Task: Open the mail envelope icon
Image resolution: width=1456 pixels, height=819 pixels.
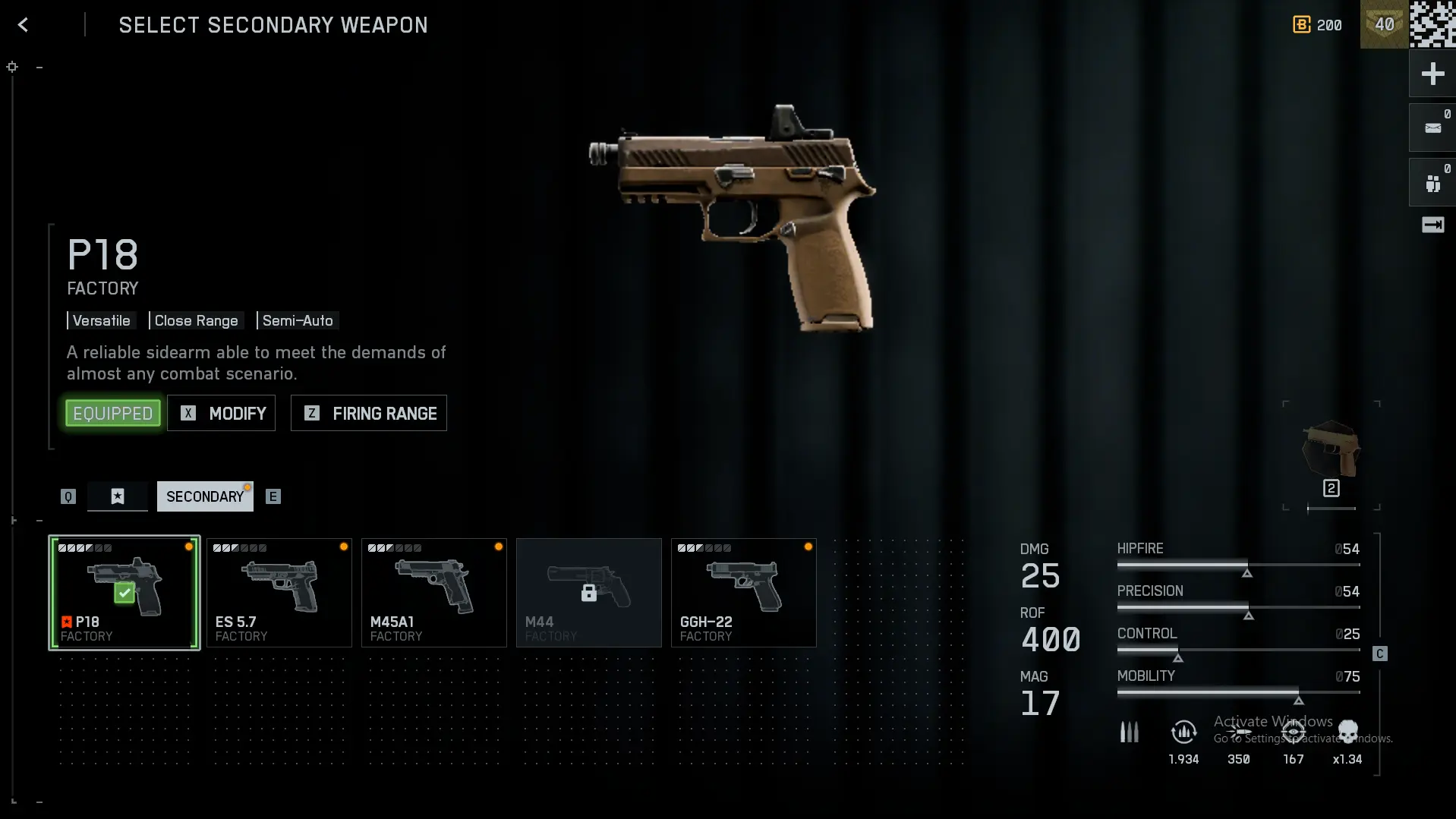Action: [x=1432, y=128]
